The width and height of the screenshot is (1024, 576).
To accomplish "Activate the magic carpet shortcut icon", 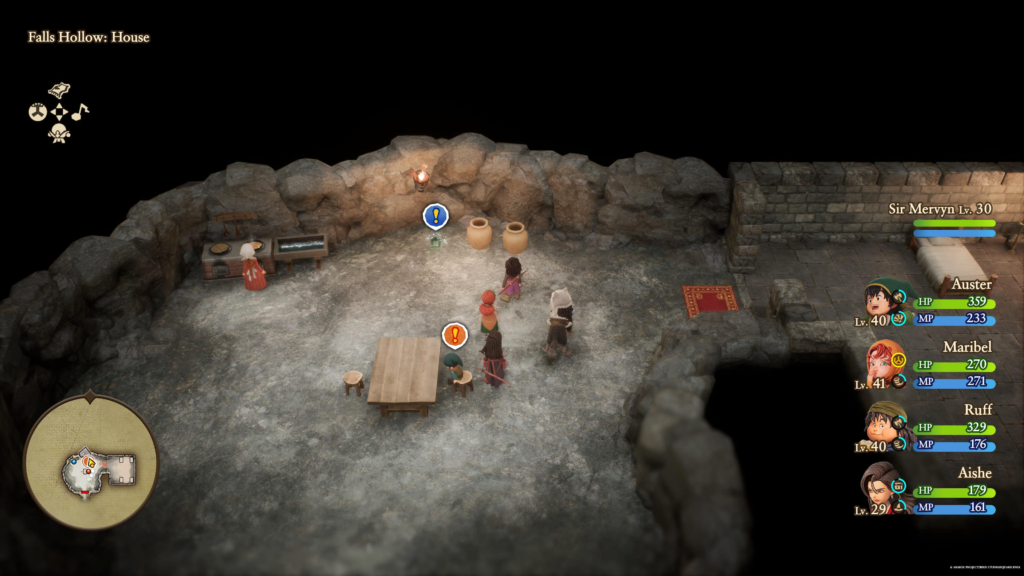I will click(x=59, y=91).
